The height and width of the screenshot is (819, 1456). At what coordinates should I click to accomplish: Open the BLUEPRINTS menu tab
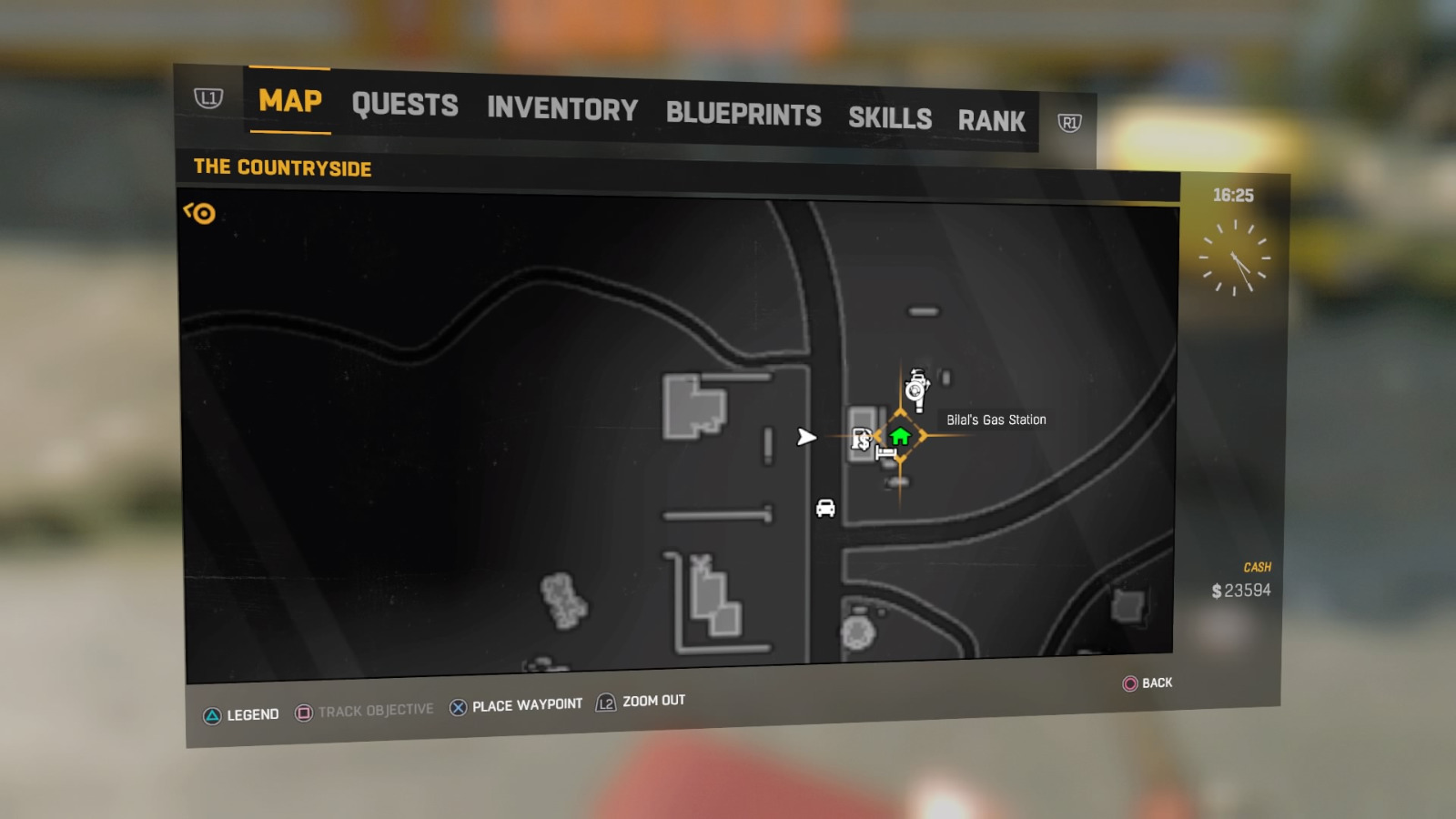743,114
